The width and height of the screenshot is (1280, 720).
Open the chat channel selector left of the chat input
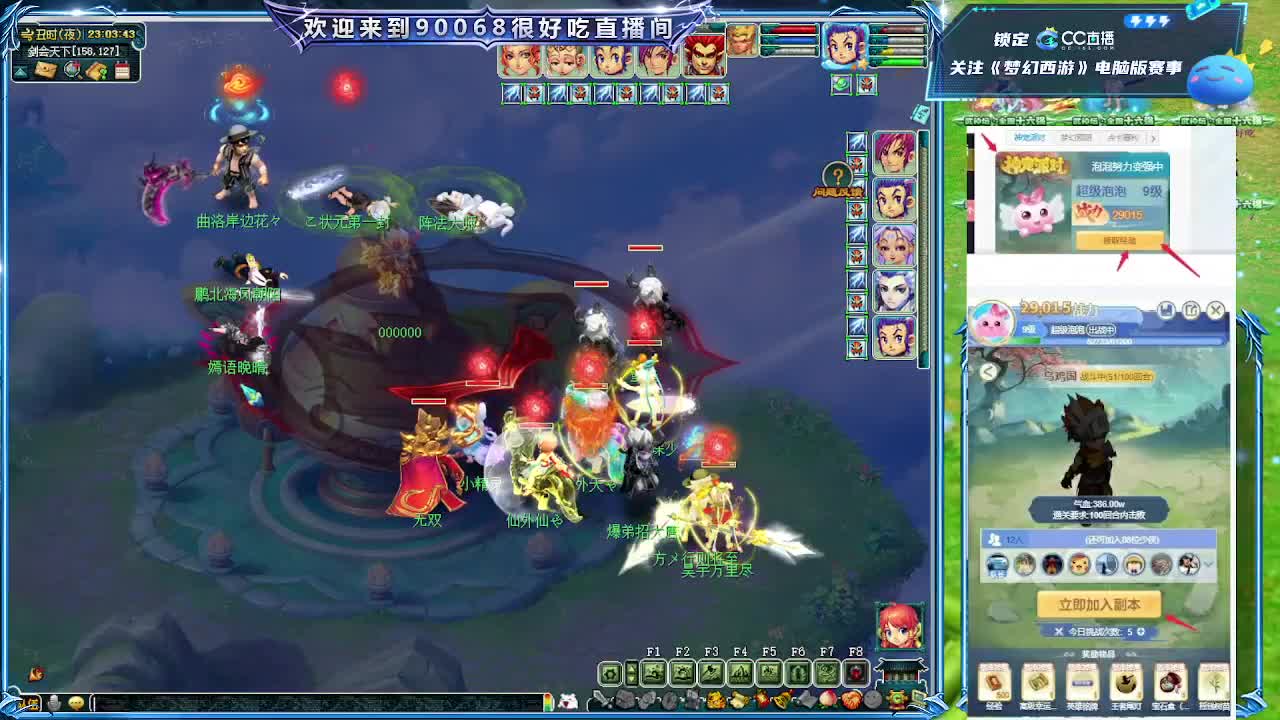click(32, 702)
